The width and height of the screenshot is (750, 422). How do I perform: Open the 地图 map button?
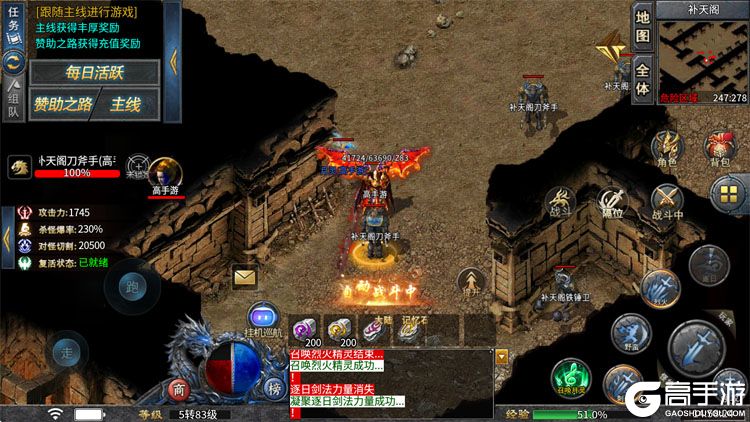point(643,27)
